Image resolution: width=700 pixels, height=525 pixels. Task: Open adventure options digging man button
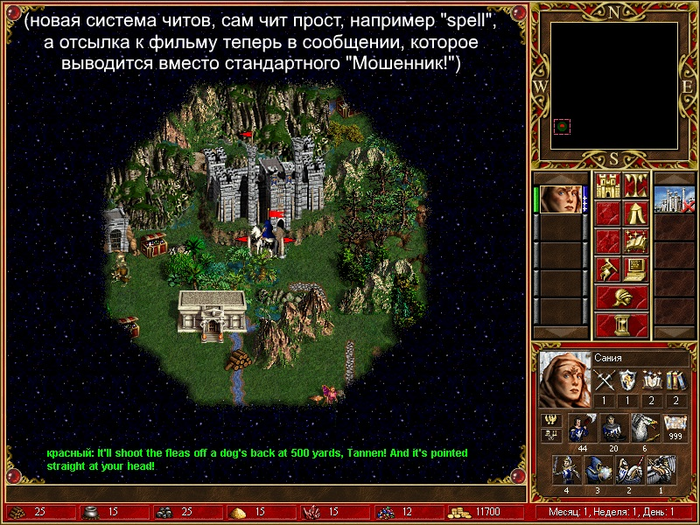click(609, 269)
